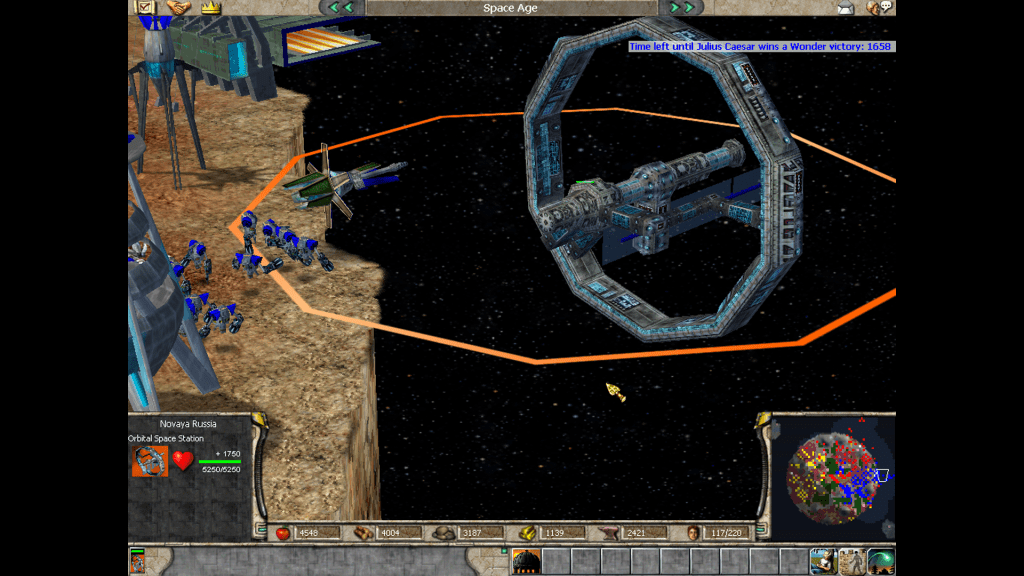Click the figure-on-stone-wall icon

[x=852, y=561]
